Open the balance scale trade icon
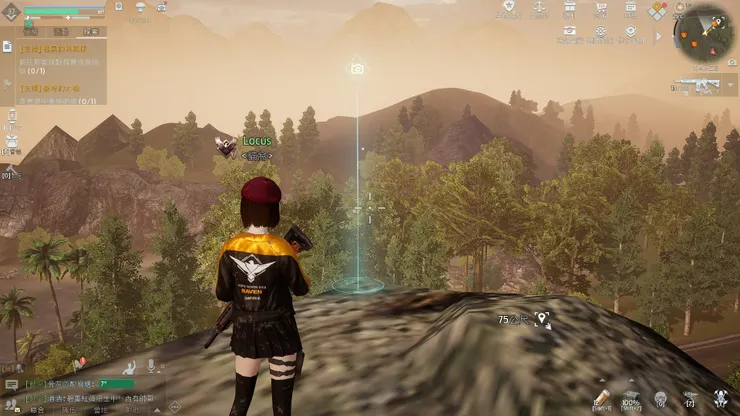 pyautogui.click(x=539, y=9)
